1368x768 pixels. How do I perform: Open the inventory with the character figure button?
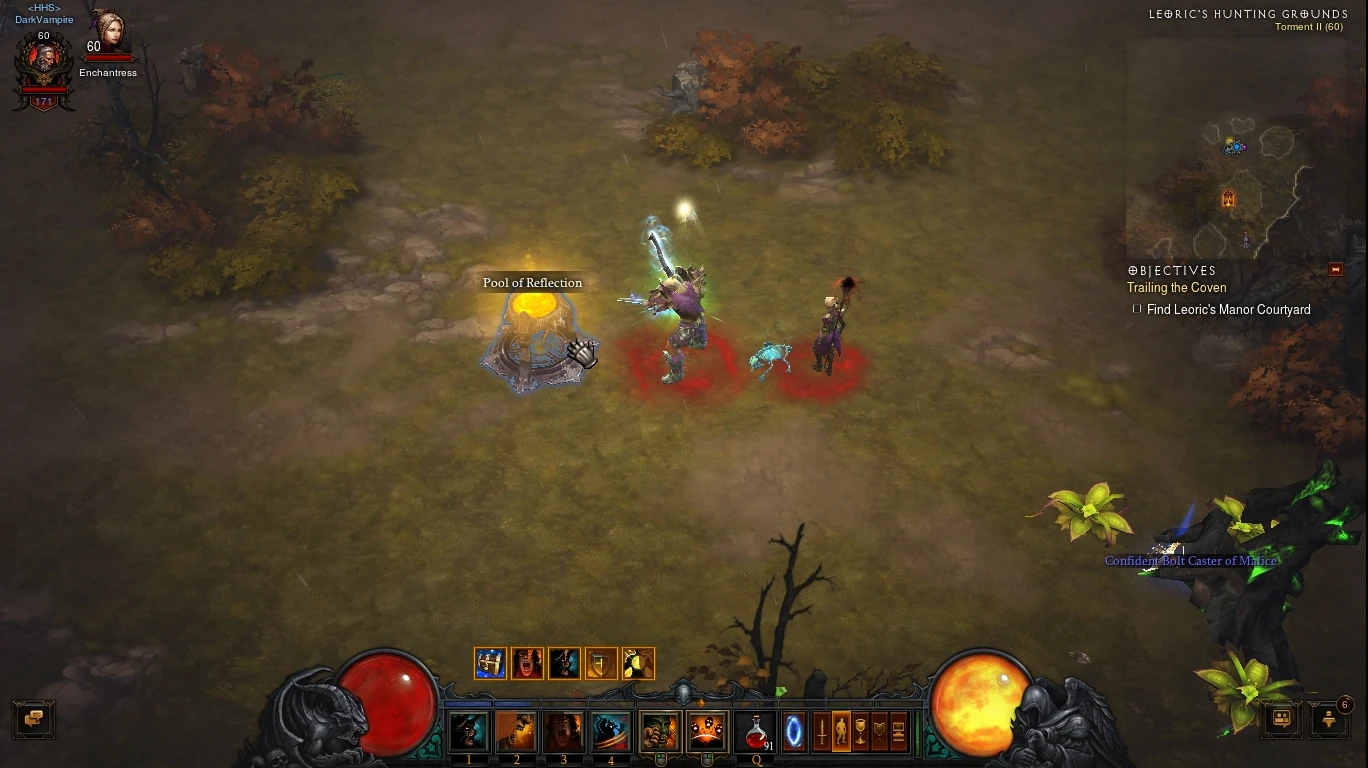pos(841,731)
